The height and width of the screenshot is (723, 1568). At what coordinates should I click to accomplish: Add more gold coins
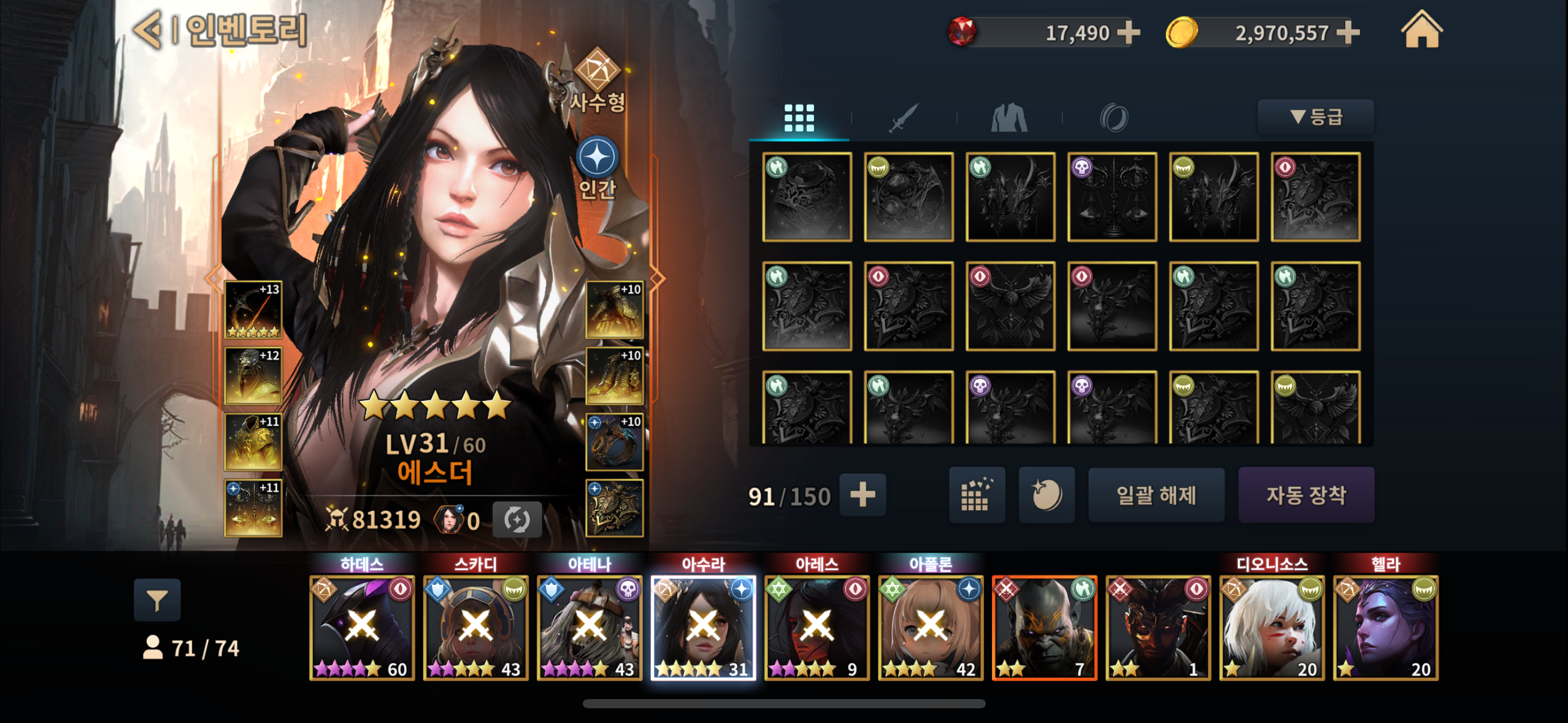tap(1347, 33)
